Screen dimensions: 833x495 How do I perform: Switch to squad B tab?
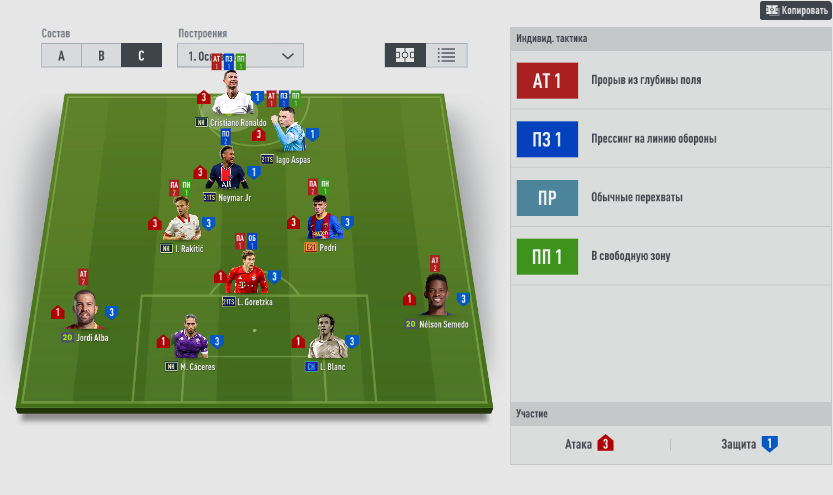101,56
